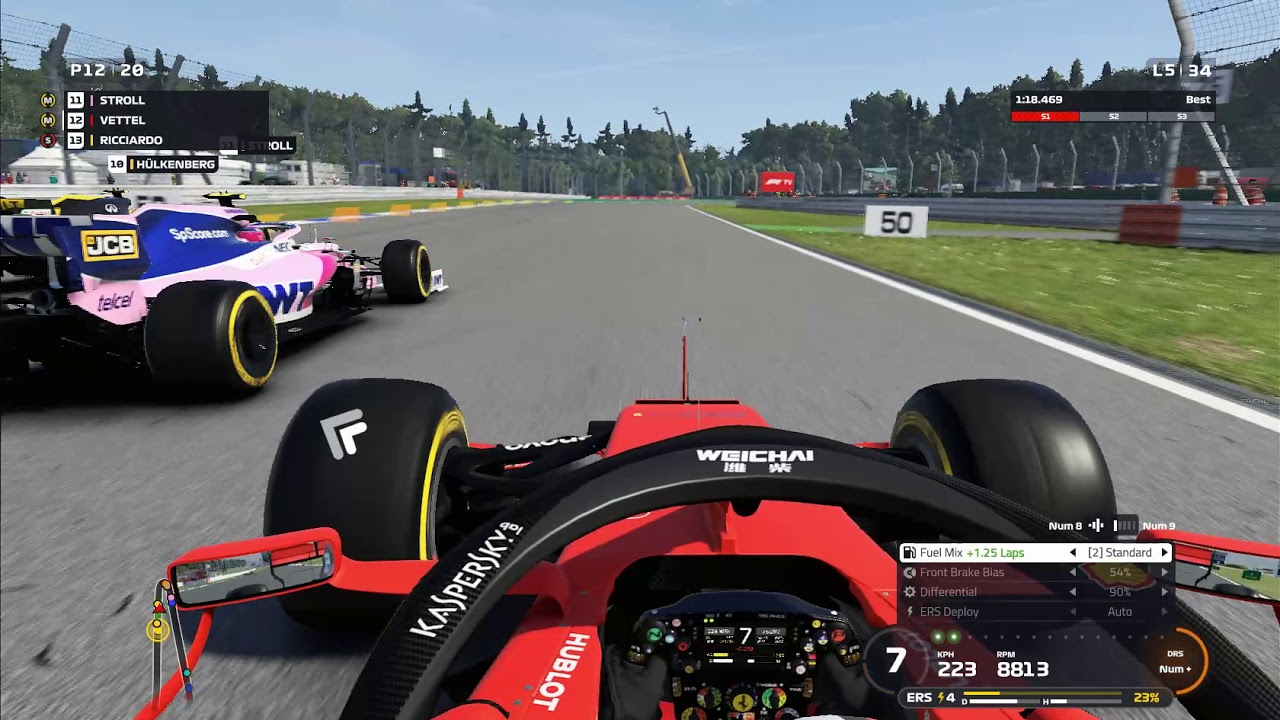1280x720 pixels.
Task: Select Stroll in the position list
Action: pos(122,100)
